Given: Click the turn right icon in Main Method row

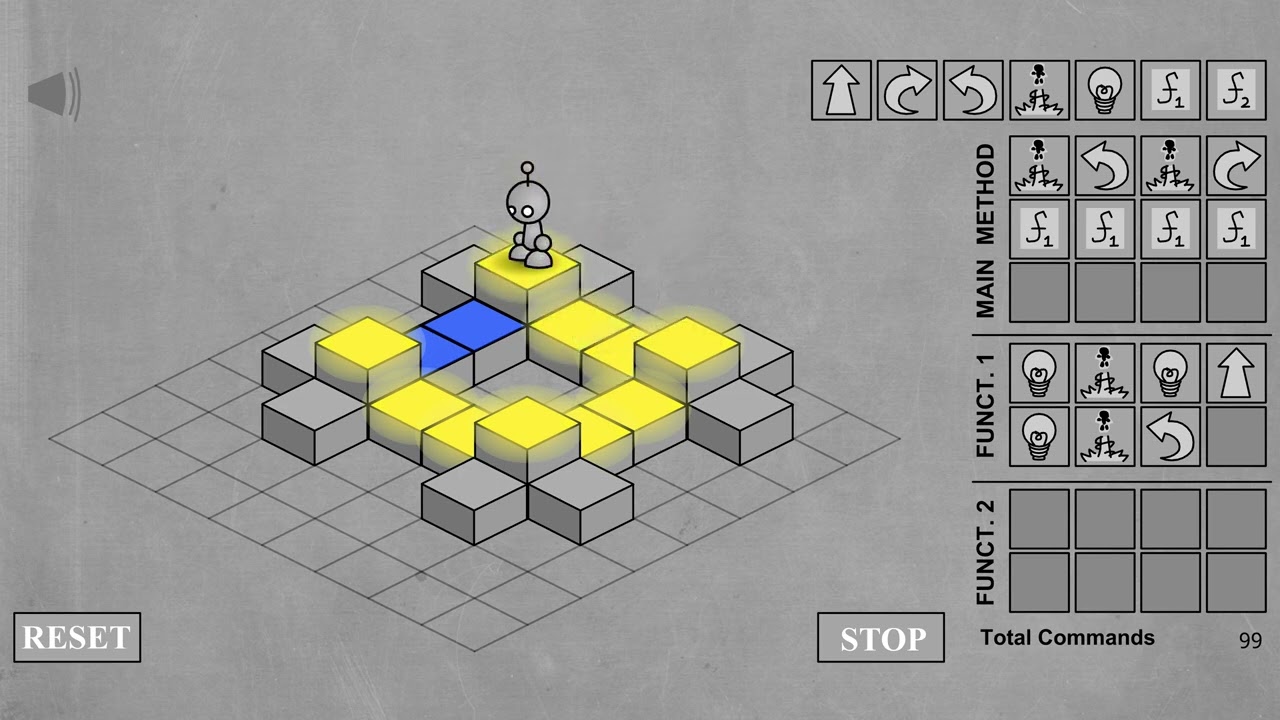Looking at the screenshot, I should coord(1237,167).
